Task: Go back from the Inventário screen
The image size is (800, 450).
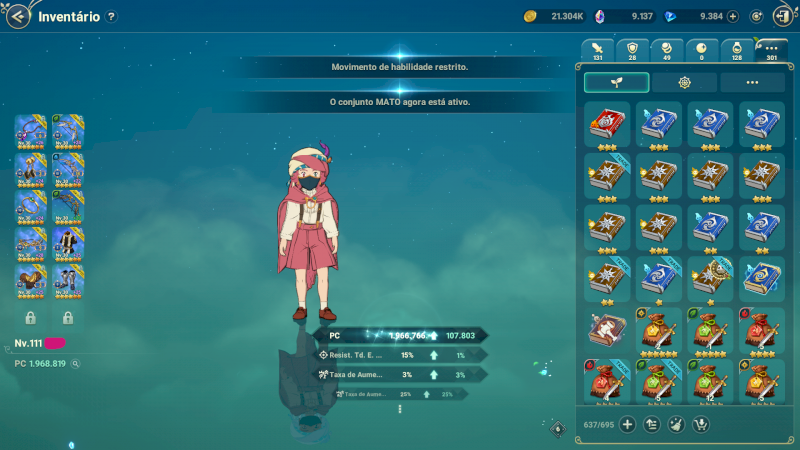Action: coord(18,16)
